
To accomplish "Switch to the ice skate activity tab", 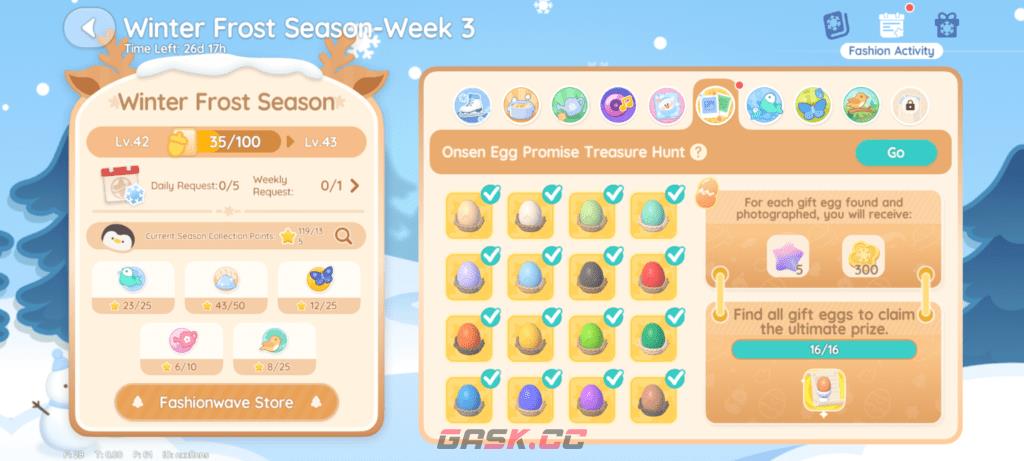I will click(471, 104).
